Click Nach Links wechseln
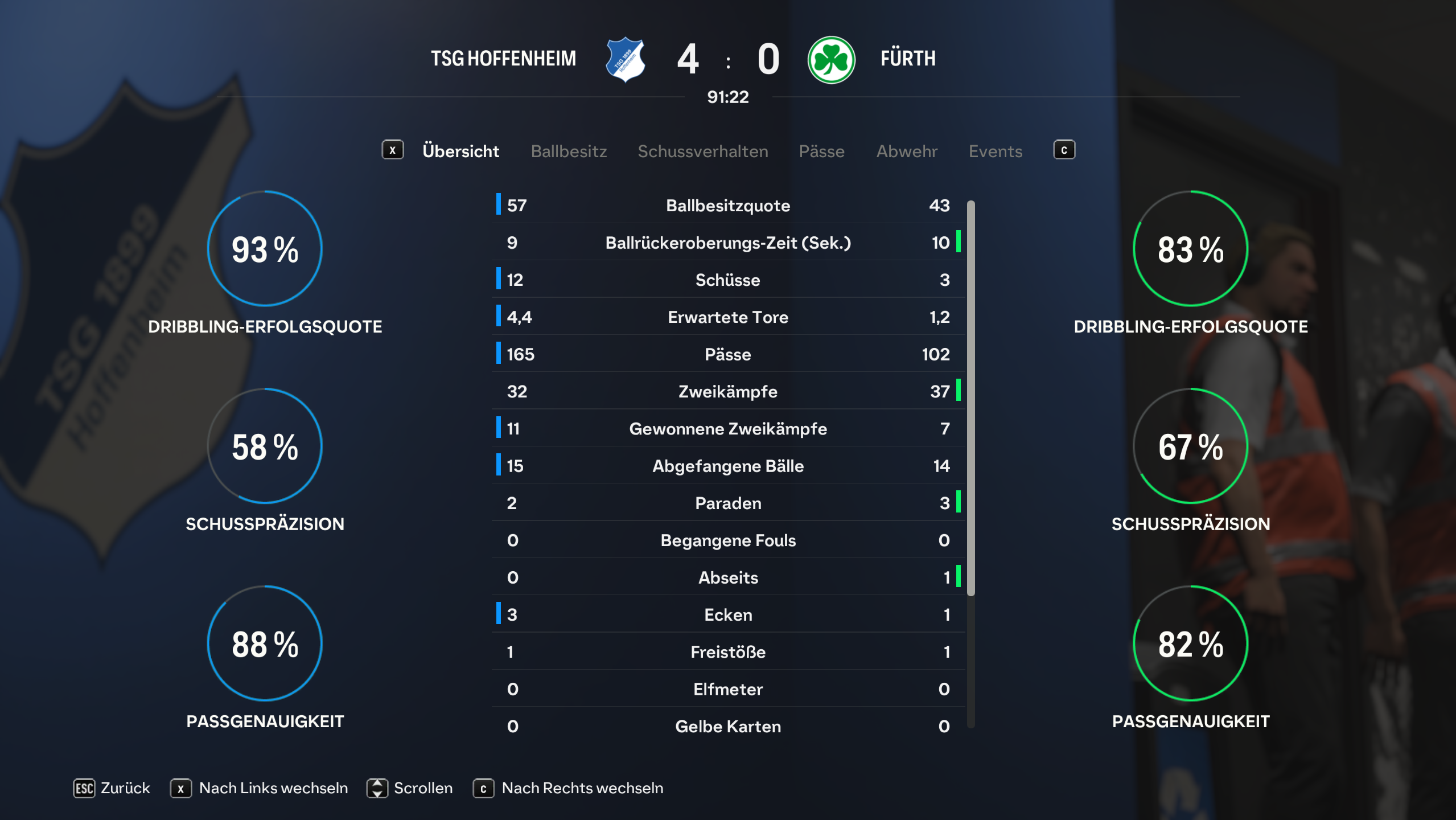The height and width of the screenshot is (820, 1456). coord(260,788)
